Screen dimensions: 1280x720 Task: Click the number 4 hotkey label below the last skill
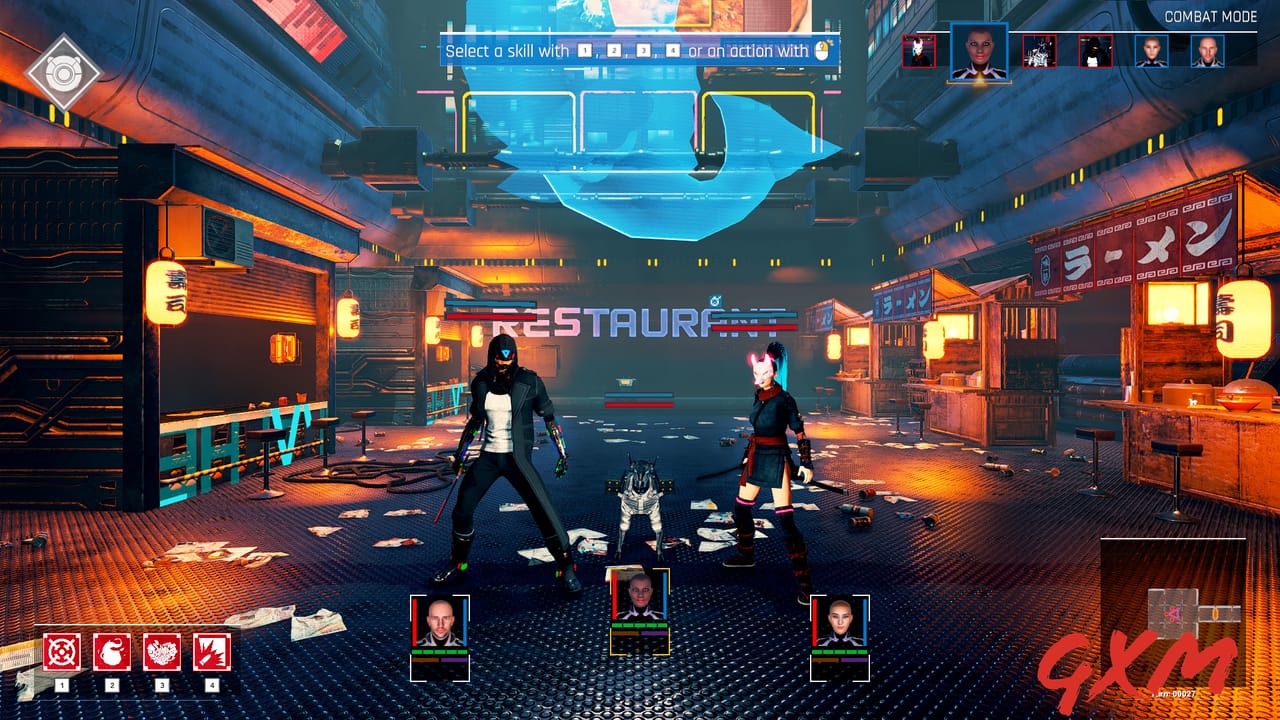pos(210,686)
